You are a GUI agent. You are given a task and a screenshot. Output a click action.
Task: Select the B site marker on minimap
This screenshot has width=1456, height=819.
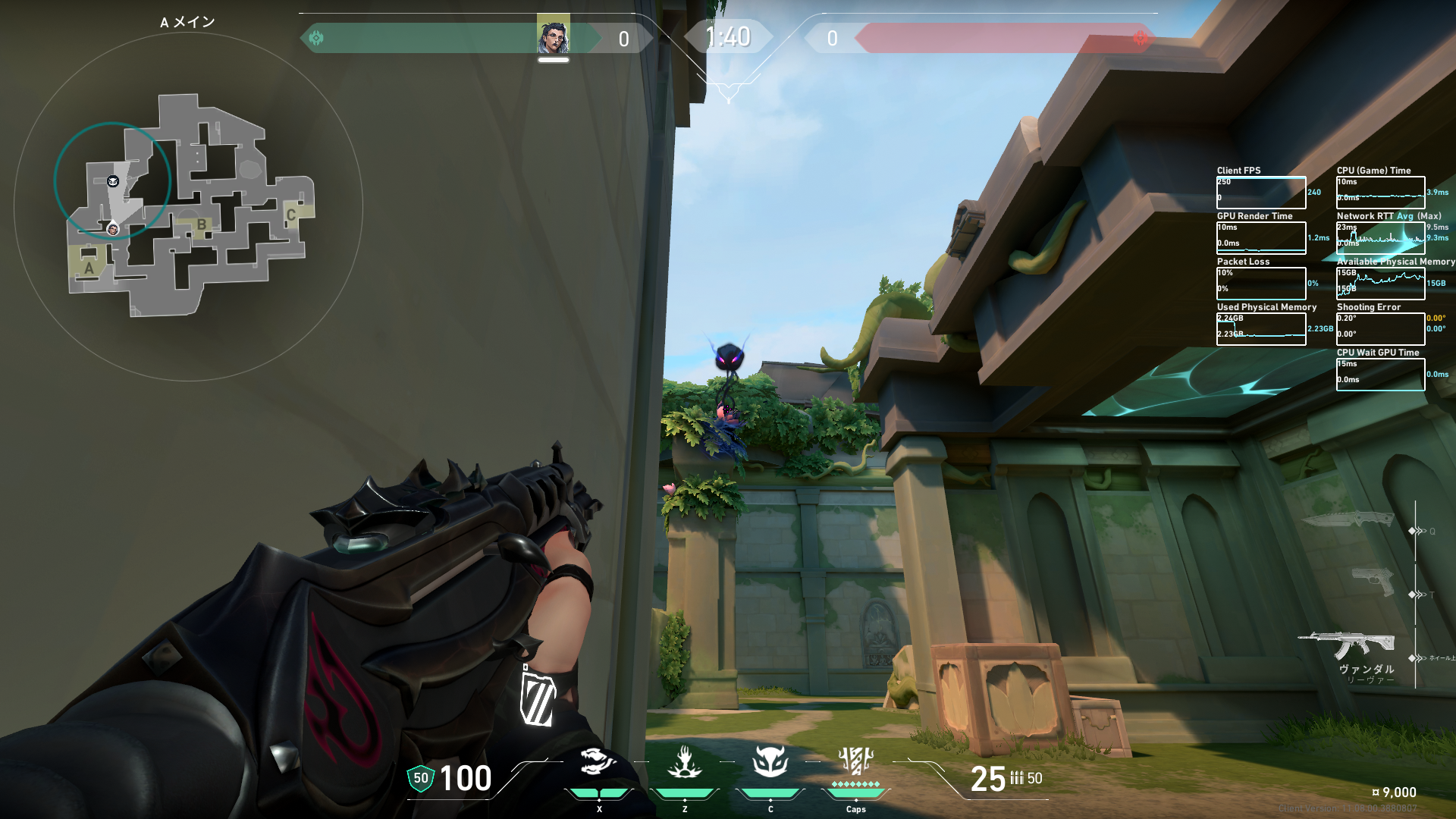pyautogui.click(x=201, y=224)
